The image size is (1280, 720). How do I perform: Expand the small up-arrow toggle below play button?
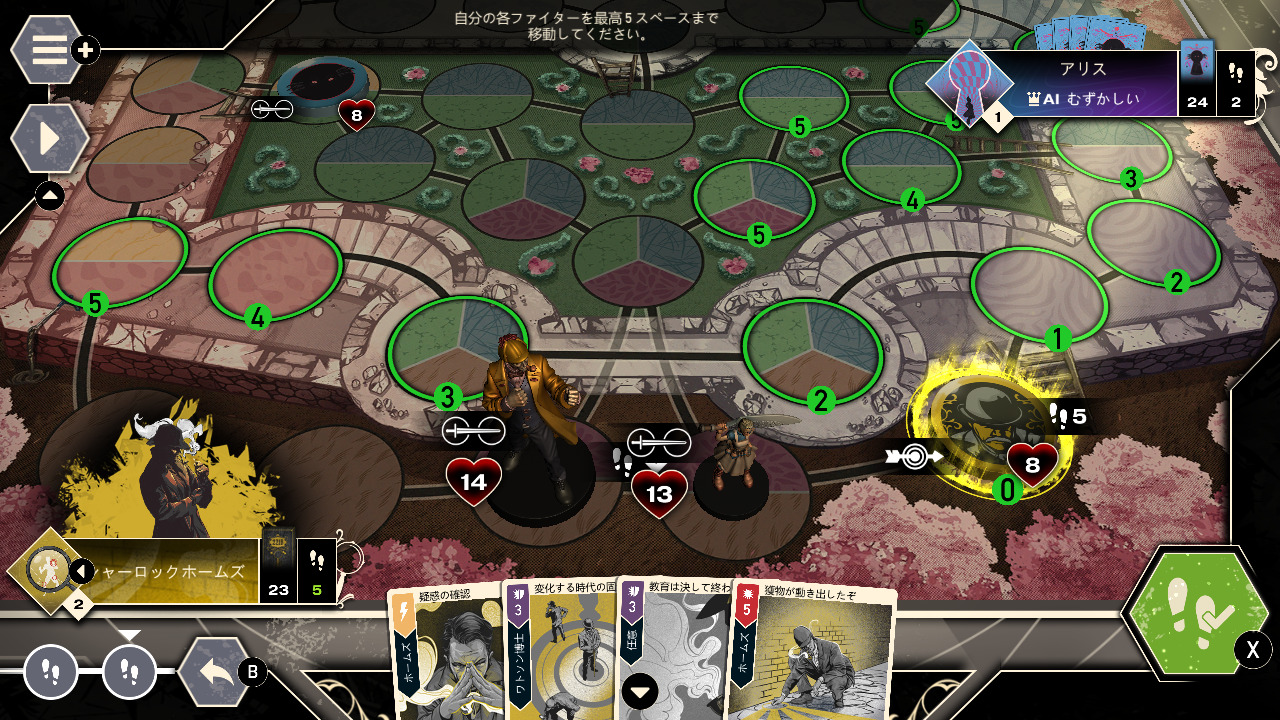50,195
